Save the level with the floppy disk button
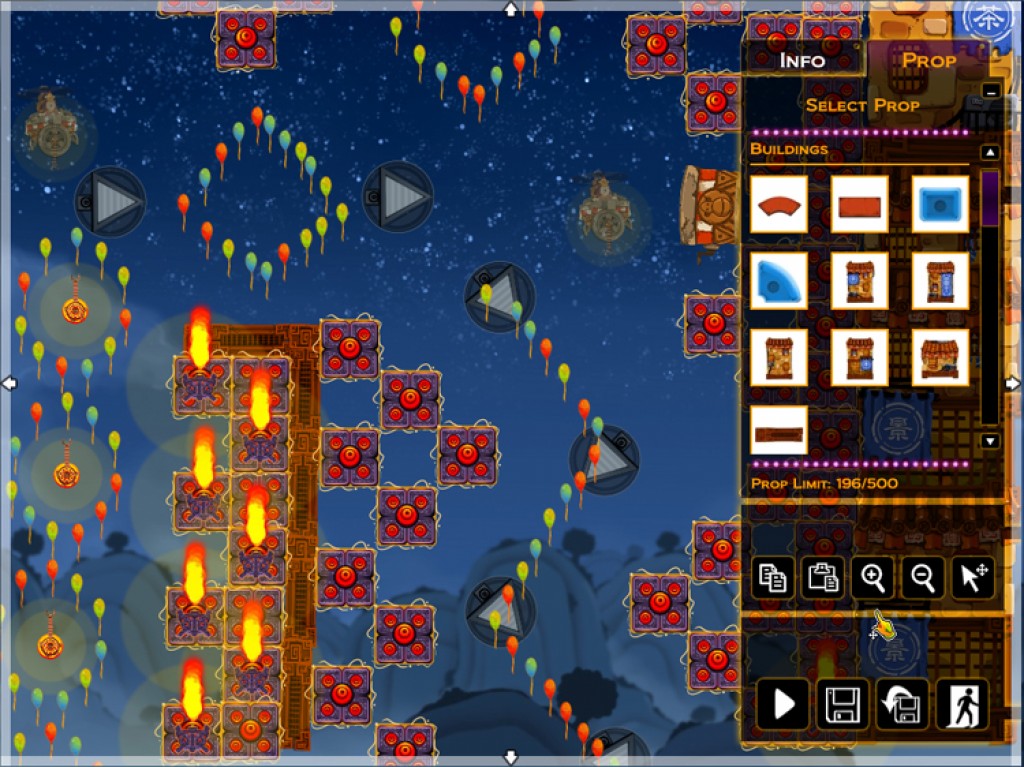The height and width of the screenshot is (767, 1024). tap(842, 705)
